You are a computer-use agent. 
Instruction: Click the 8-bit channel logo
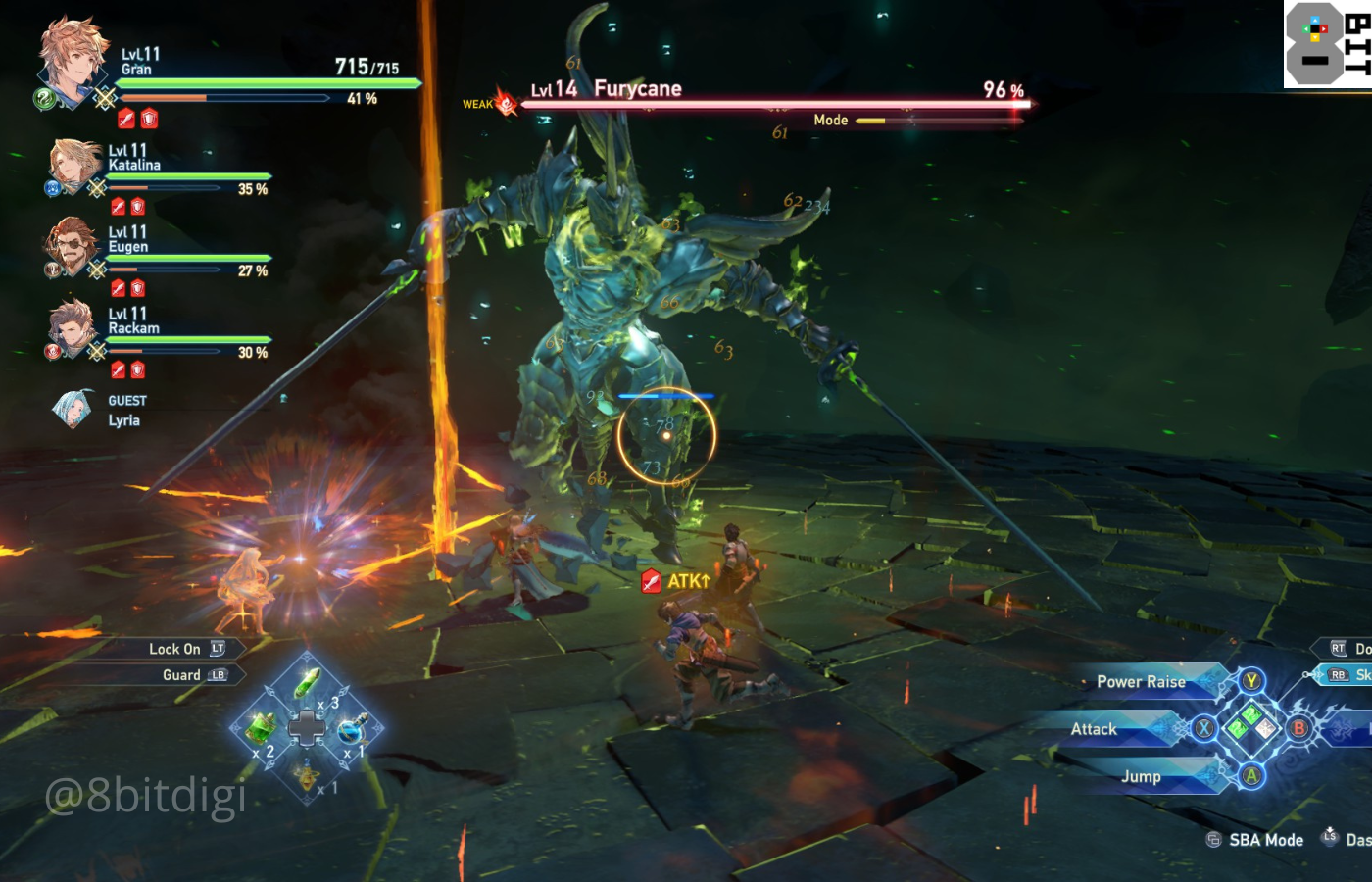click(x=1328, y=44)
